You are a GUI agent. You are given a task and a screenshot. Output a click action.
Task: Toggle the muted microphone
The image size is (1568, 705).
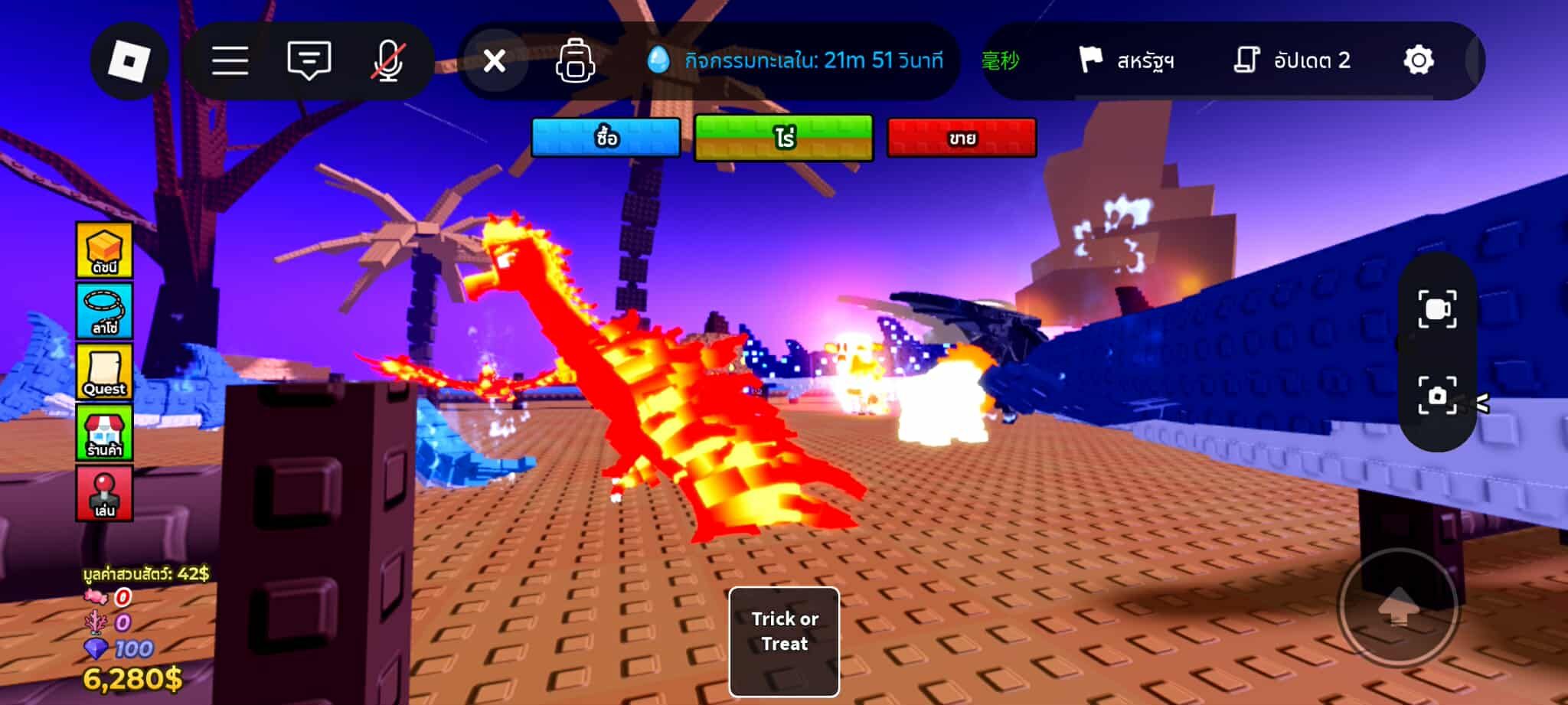point(387,60)
